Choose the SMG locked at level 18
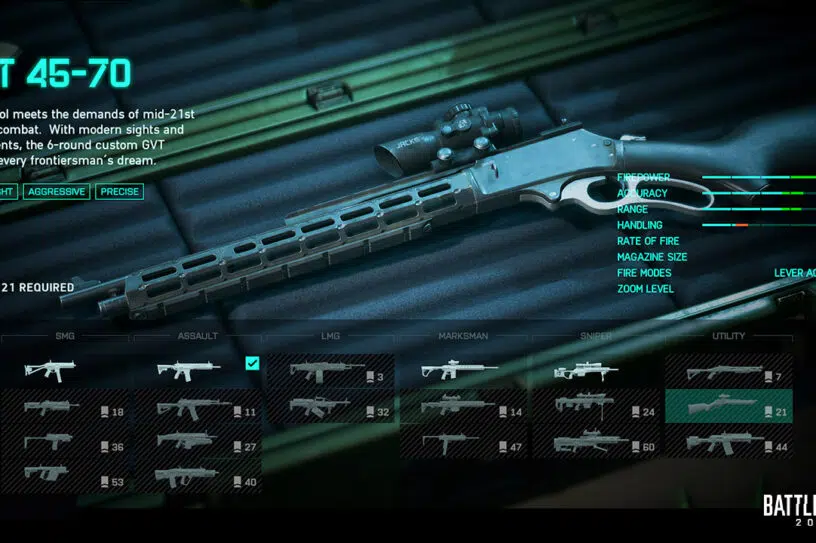816x543 pixels. click(x=65, y=408)
